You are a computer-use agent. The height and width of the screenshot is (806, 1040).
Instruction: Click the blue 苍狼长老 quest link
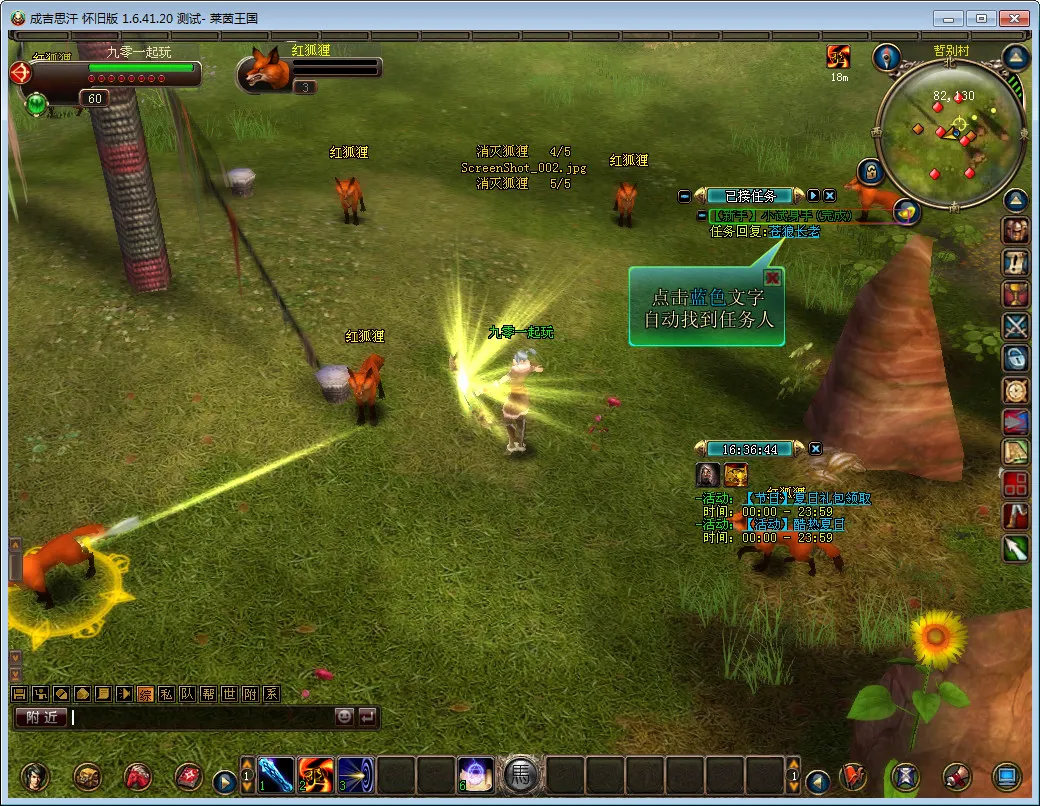coord(794,232)
